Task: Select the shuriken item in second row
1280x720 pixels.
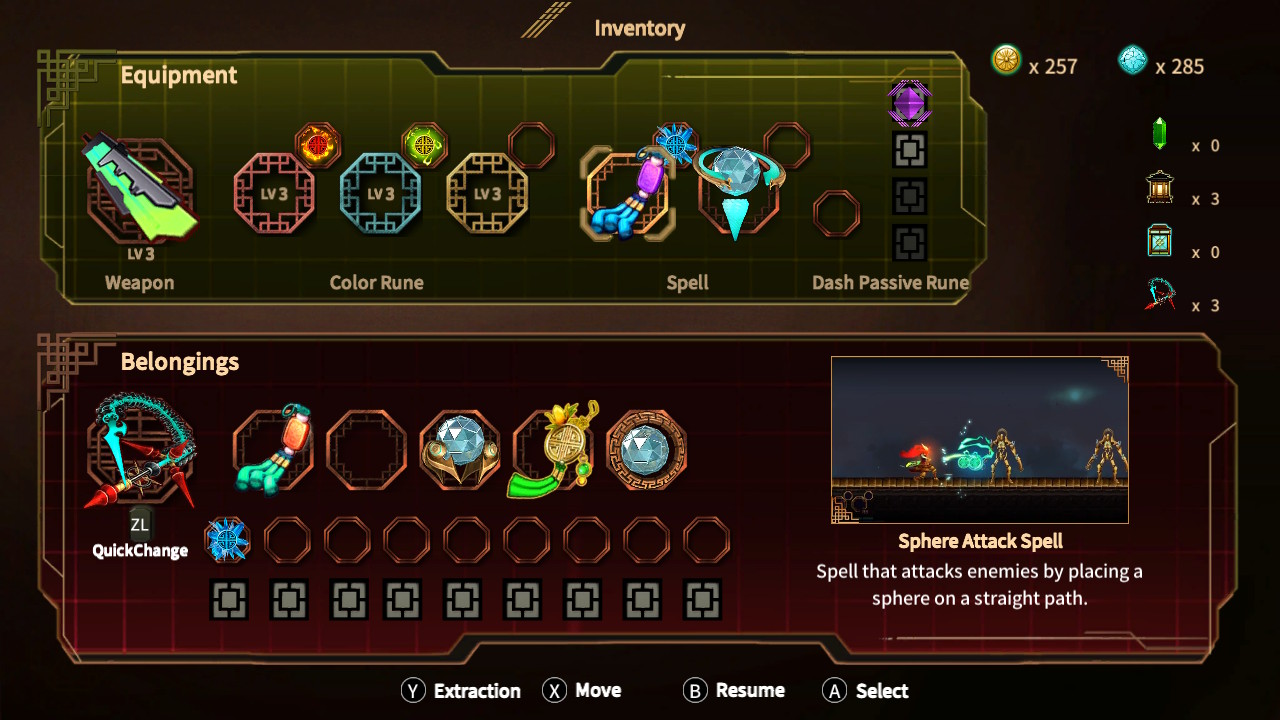Action: (x=228, y=538)
